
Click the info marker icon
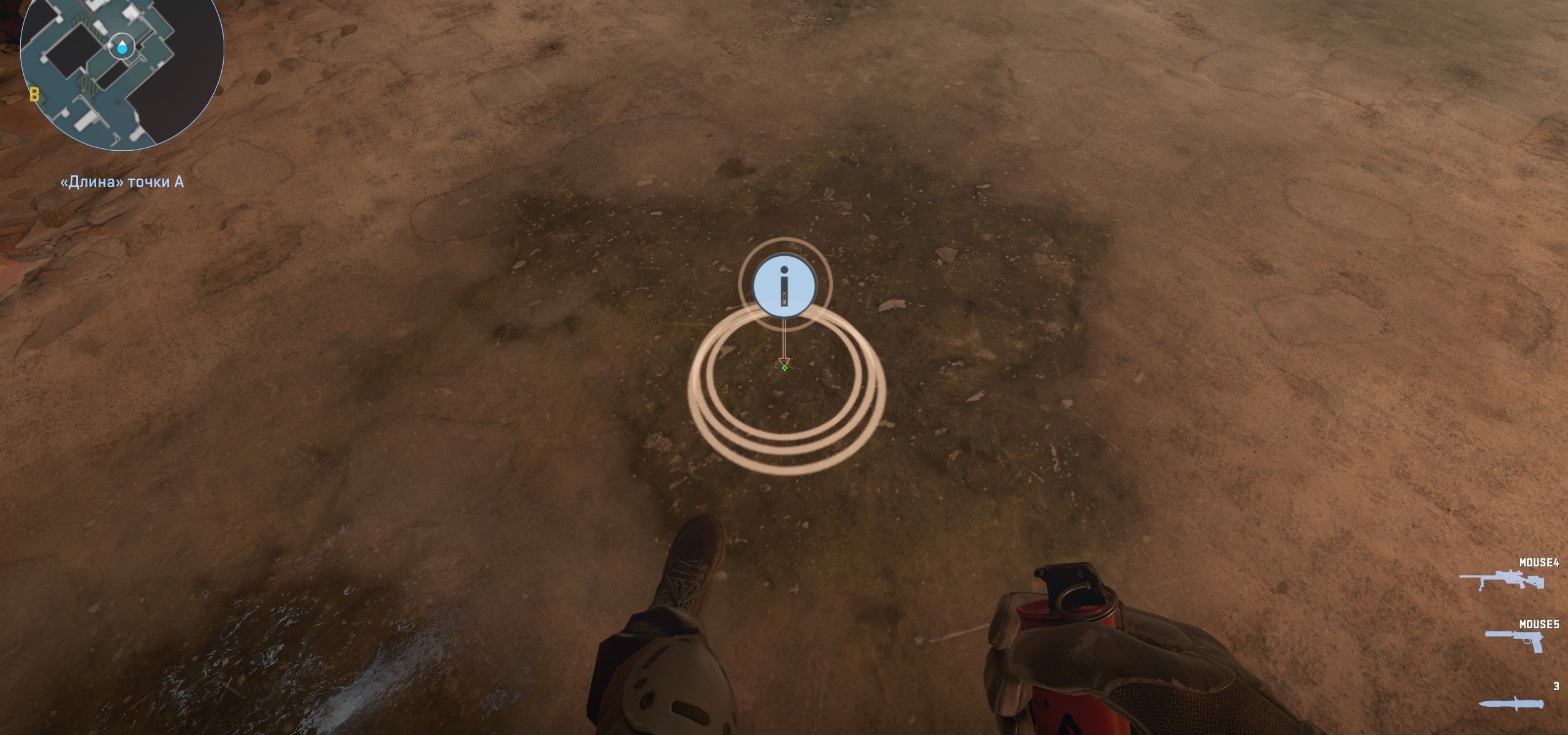[784, 286]
